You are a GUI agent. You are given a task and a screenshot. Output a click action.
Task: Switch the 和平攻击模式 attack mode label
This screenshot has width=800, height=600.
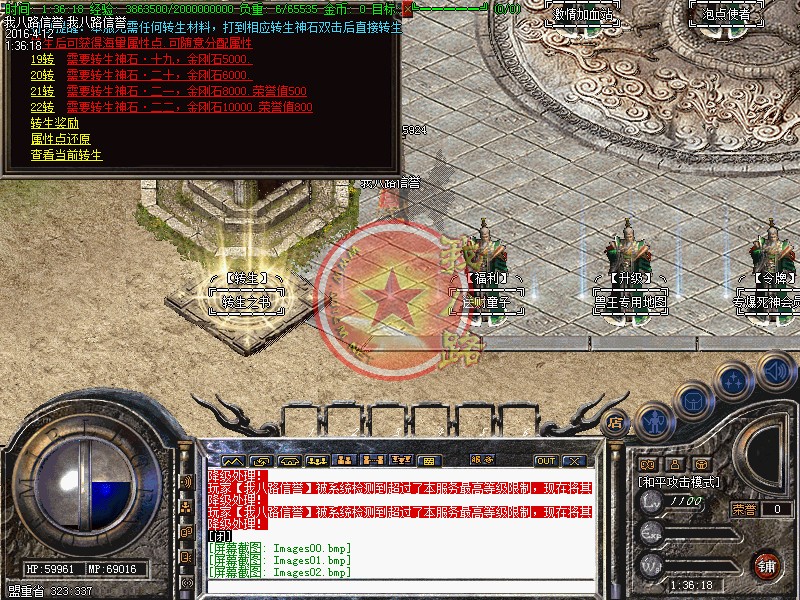(680, 482)
